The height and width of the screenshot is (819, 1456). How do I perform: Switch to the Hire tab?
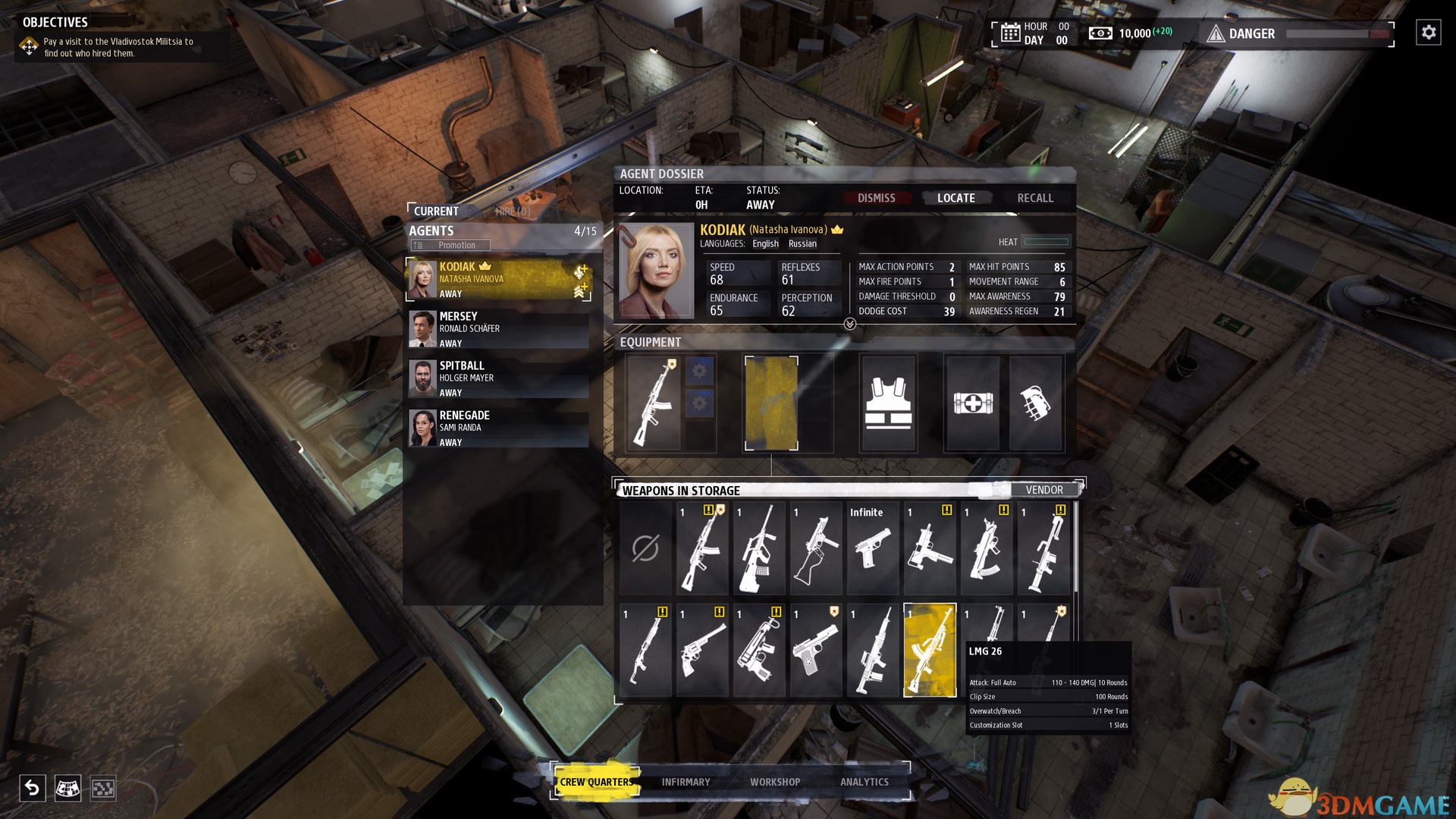513,212
